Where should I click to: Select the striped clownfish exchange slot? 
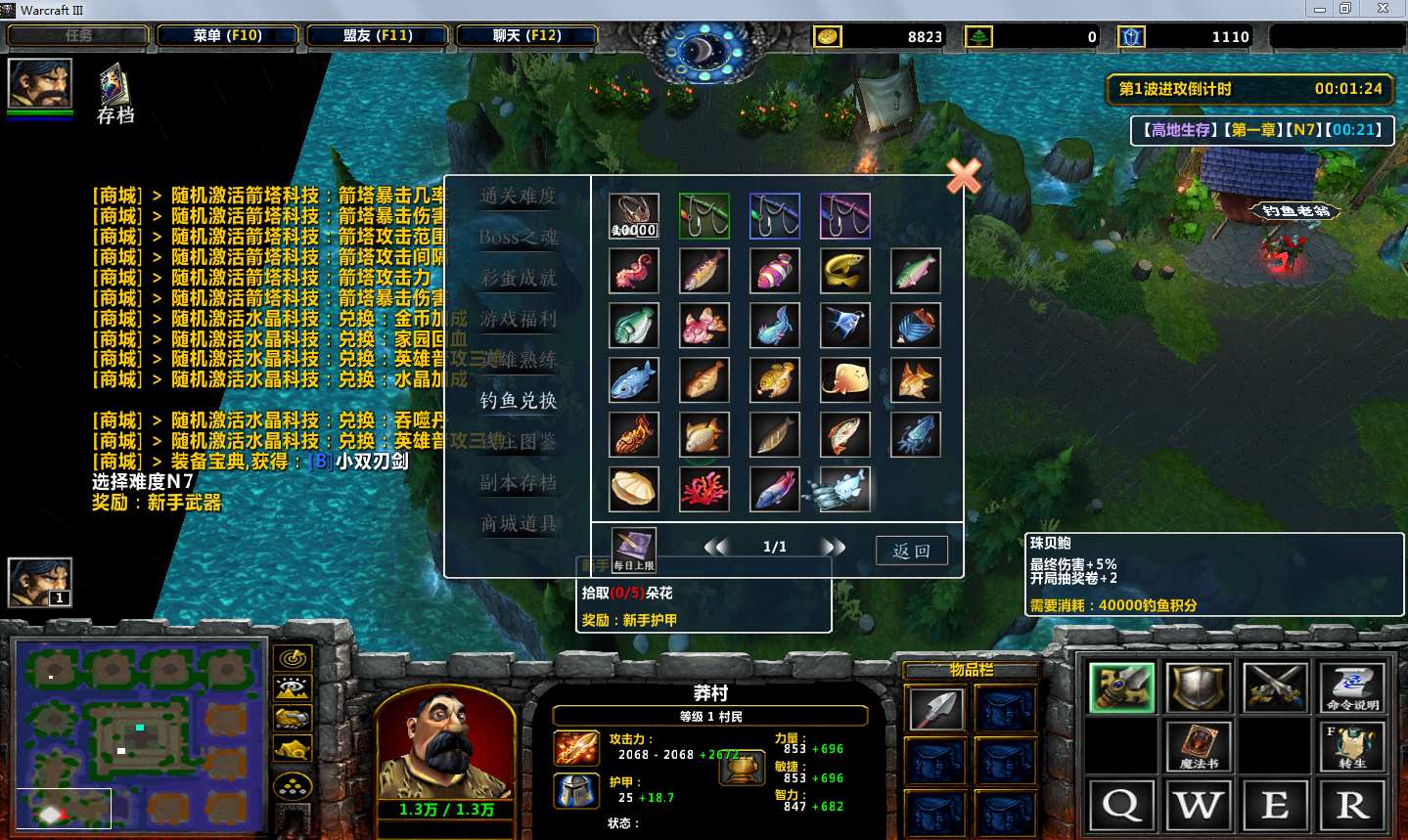tap(775, 271)
